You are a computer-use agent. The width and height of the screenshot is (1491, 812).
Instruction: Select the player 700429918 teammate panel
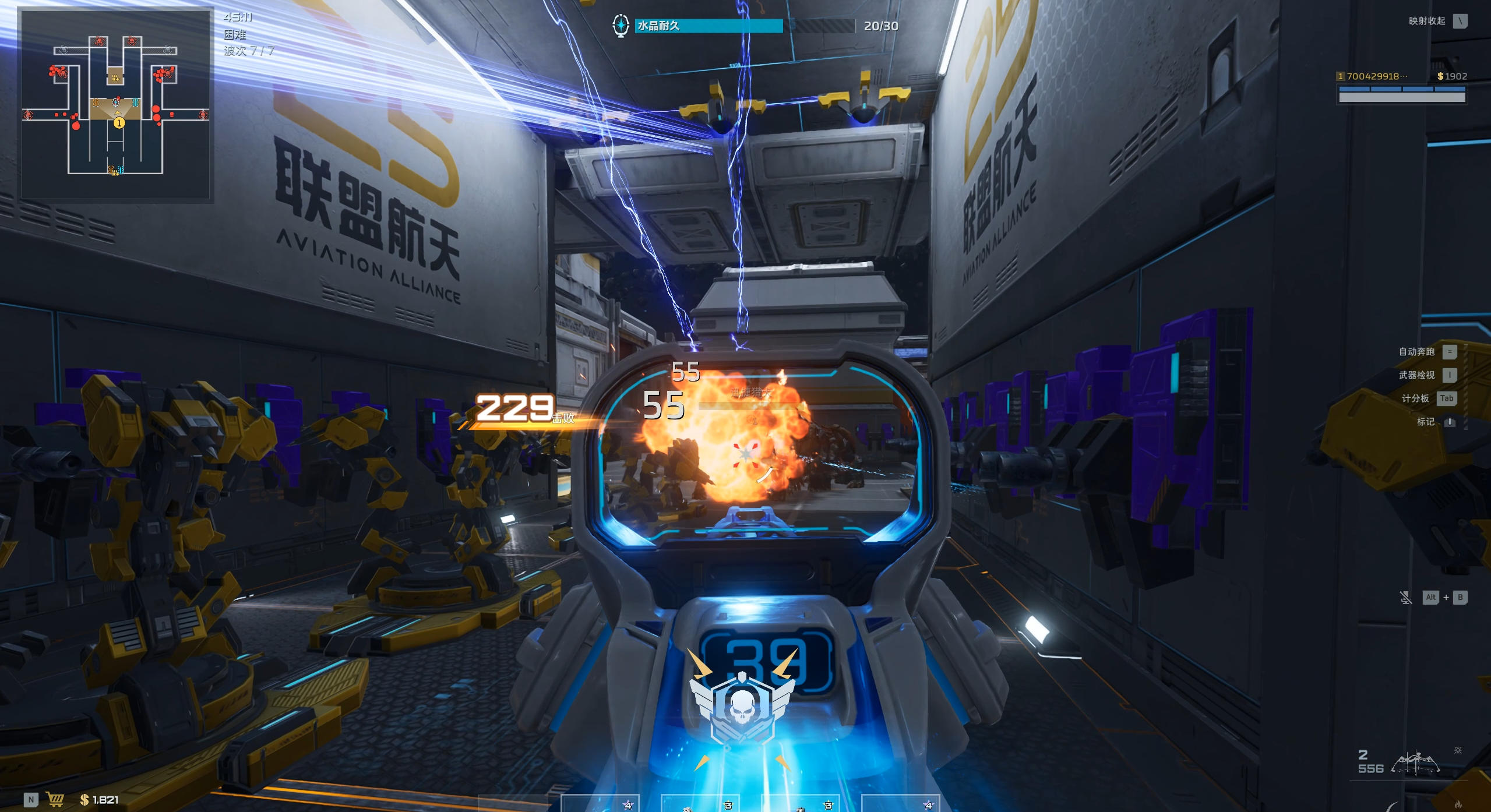click(x=1401, y=86)
